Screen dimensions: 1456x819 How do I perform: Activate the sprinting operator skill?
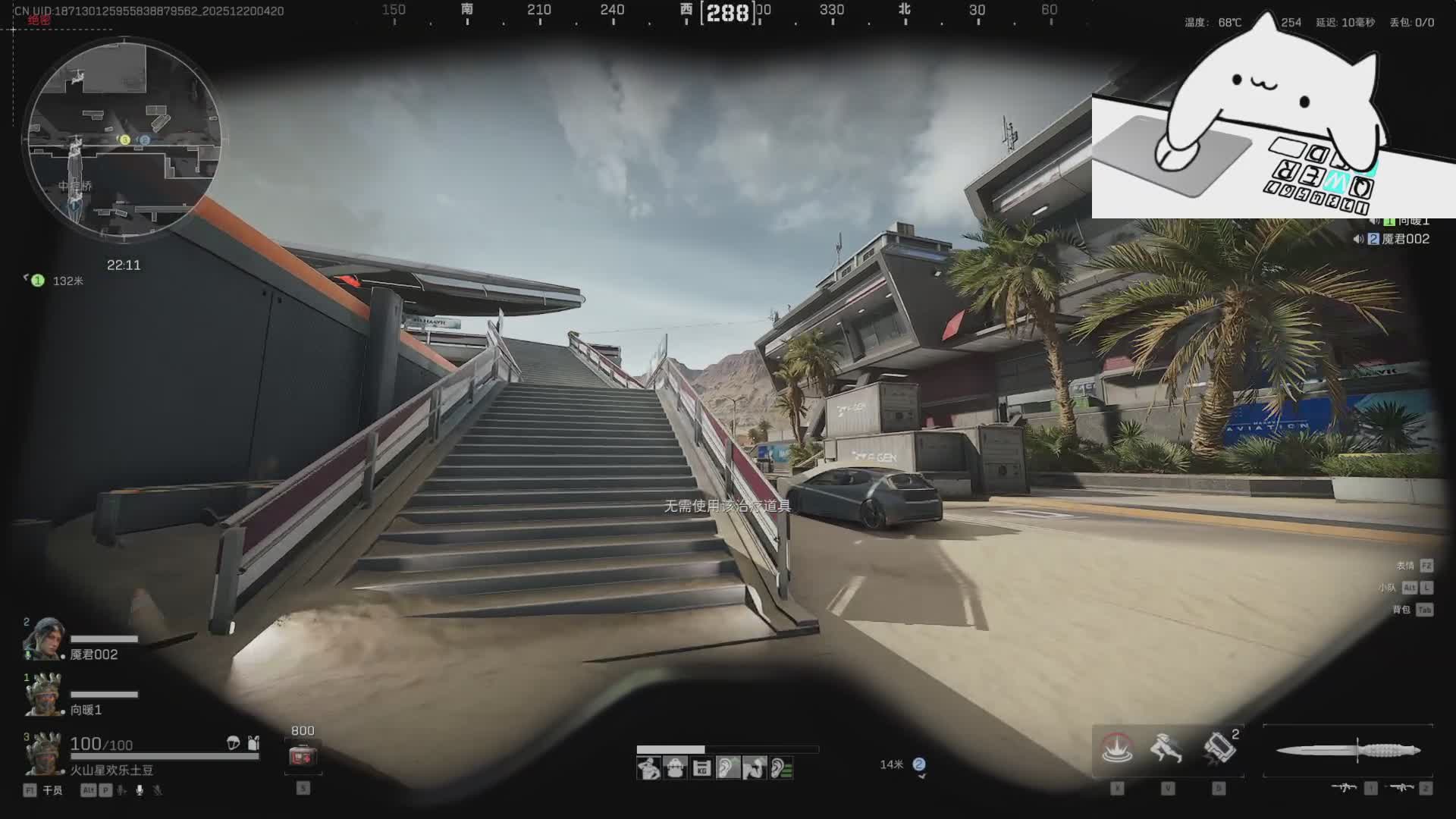tap(1167, 749)
